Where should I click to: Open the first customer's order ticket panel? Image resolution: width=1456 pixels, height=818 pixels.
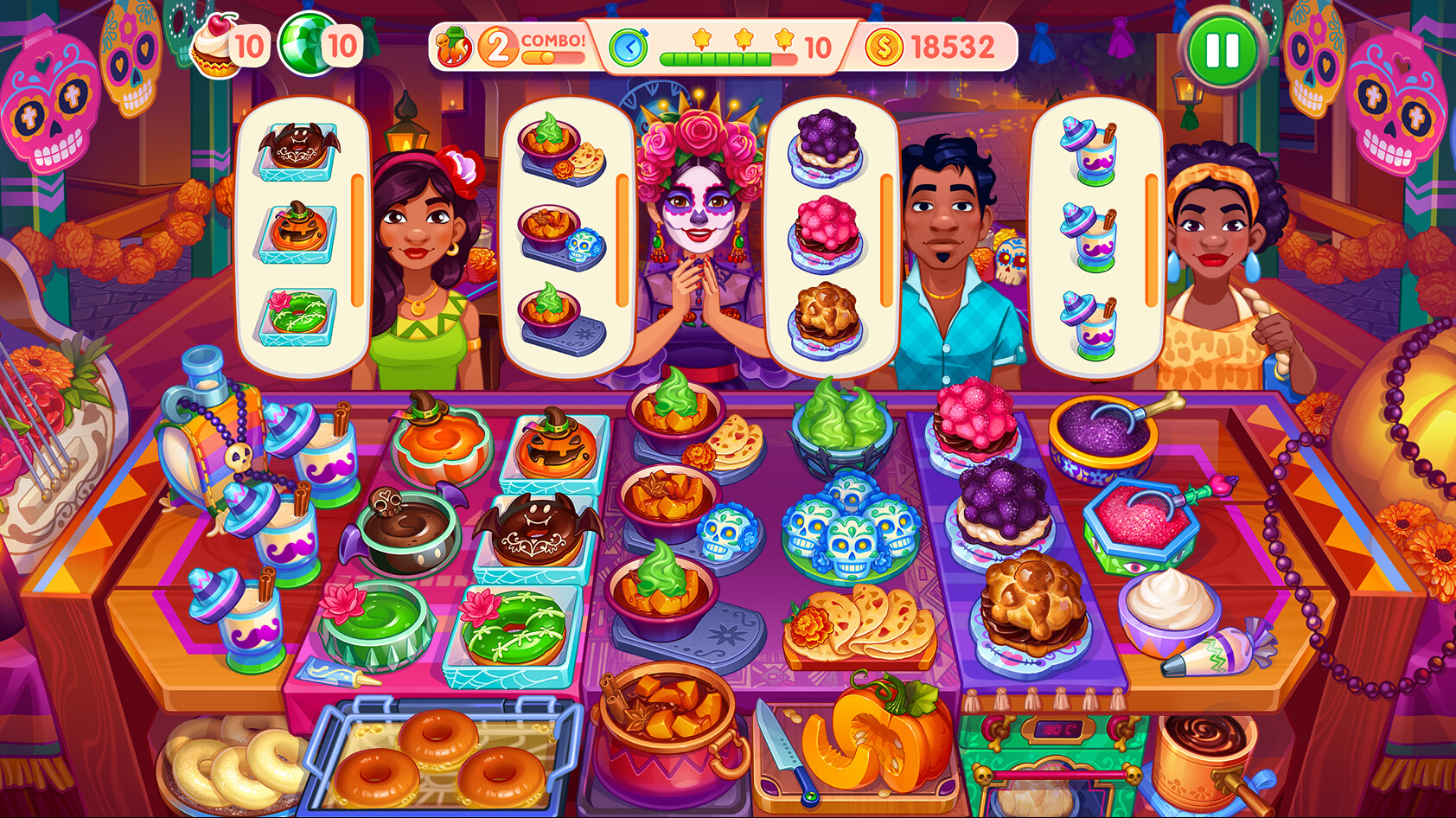(x=301, y=233)
